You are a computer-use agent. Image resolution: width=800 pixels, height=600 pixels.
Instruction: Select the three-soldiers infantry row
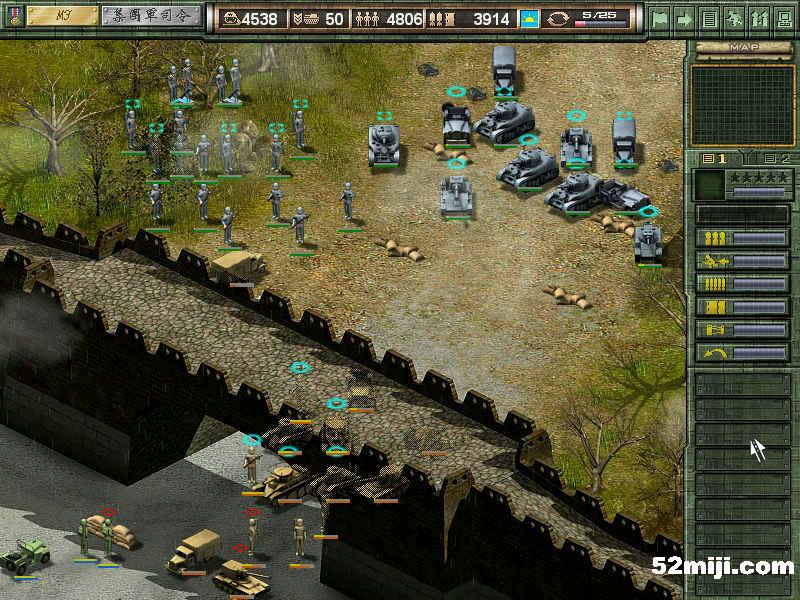point(742,238)
